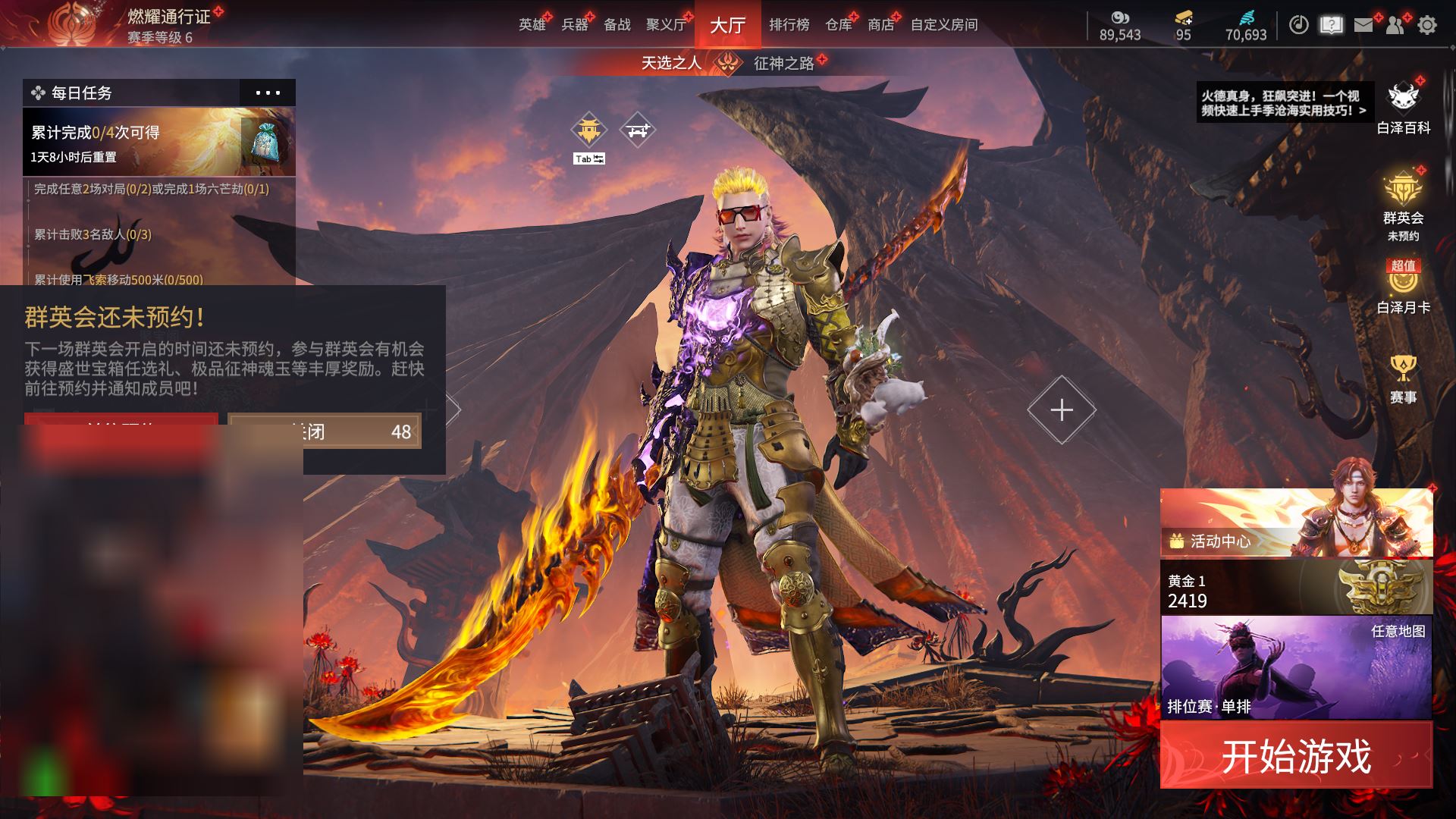The width and height of the screenshot is (1456, 819).
Task: Open the 英雄 heroes tab
Action: (x=532, y=25)
